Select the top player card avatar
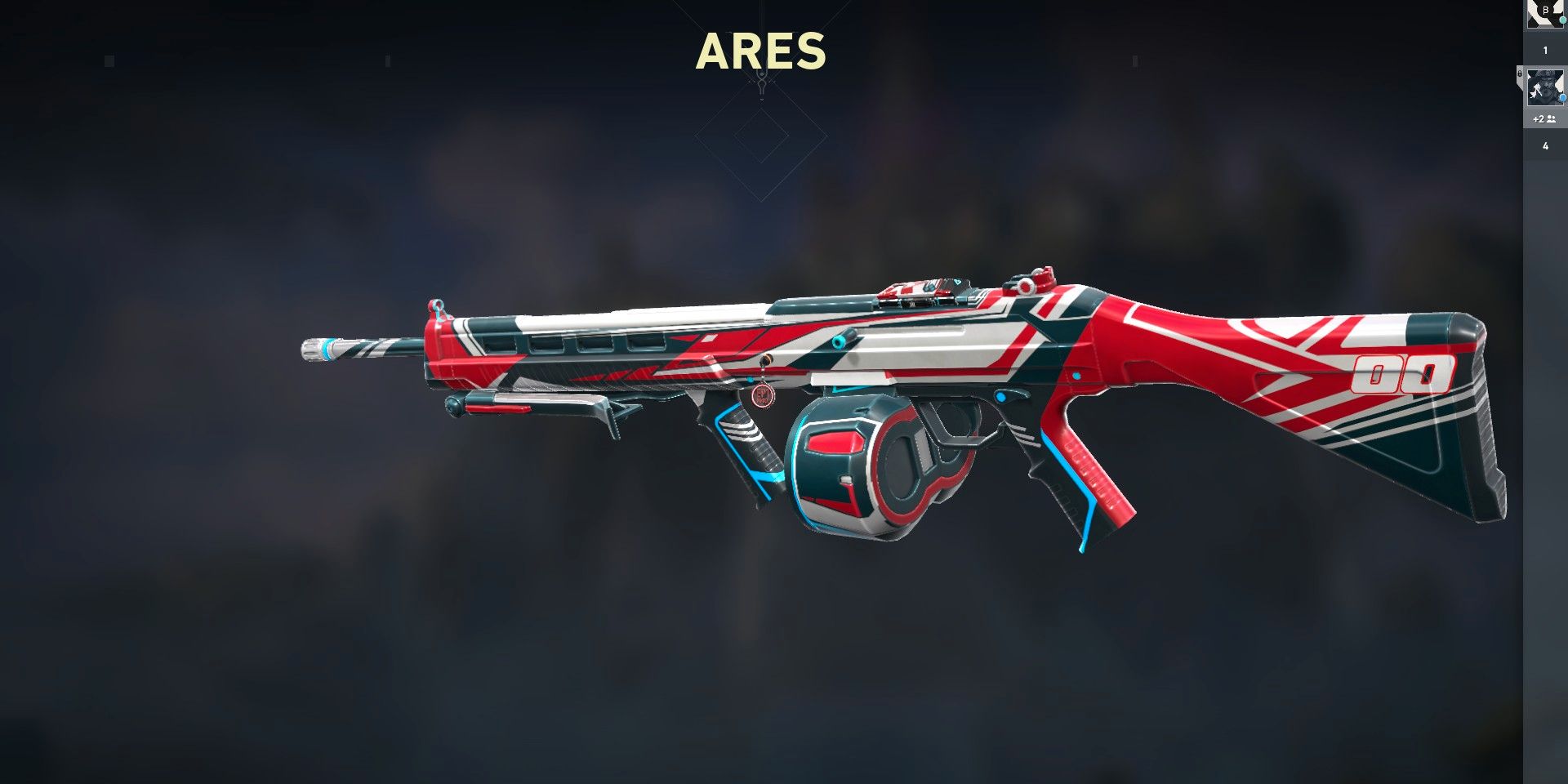1568x784 pixels. [1544, 14]
